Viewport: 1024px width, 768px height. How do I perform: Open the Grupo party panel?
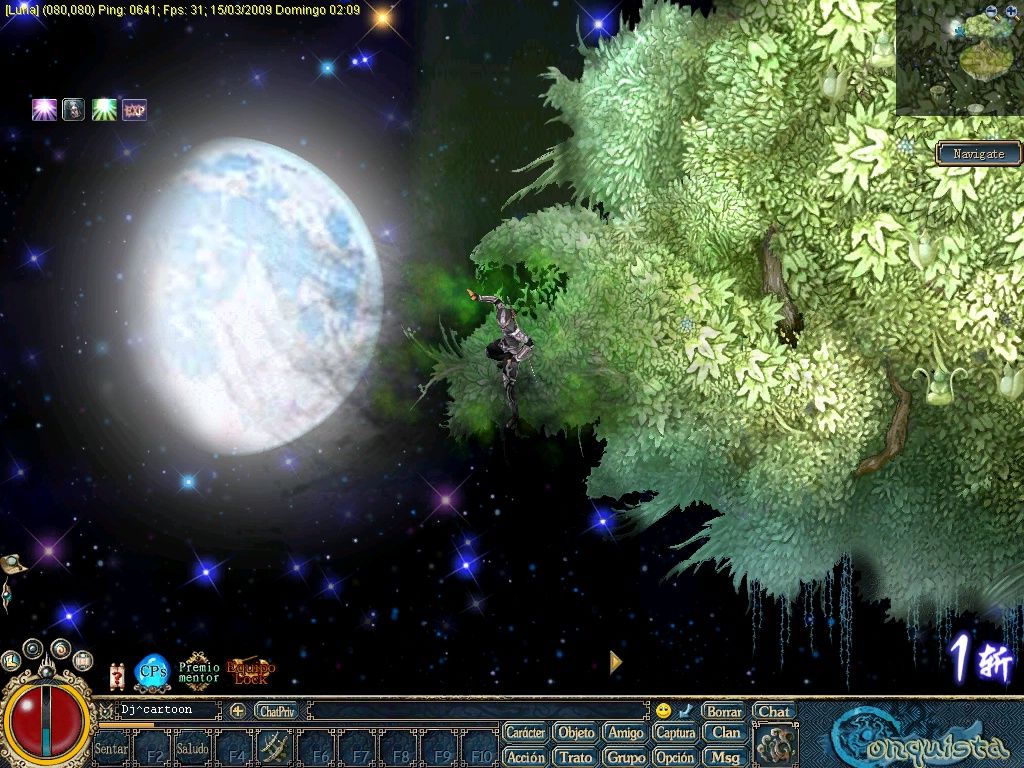tap(626, 757)
